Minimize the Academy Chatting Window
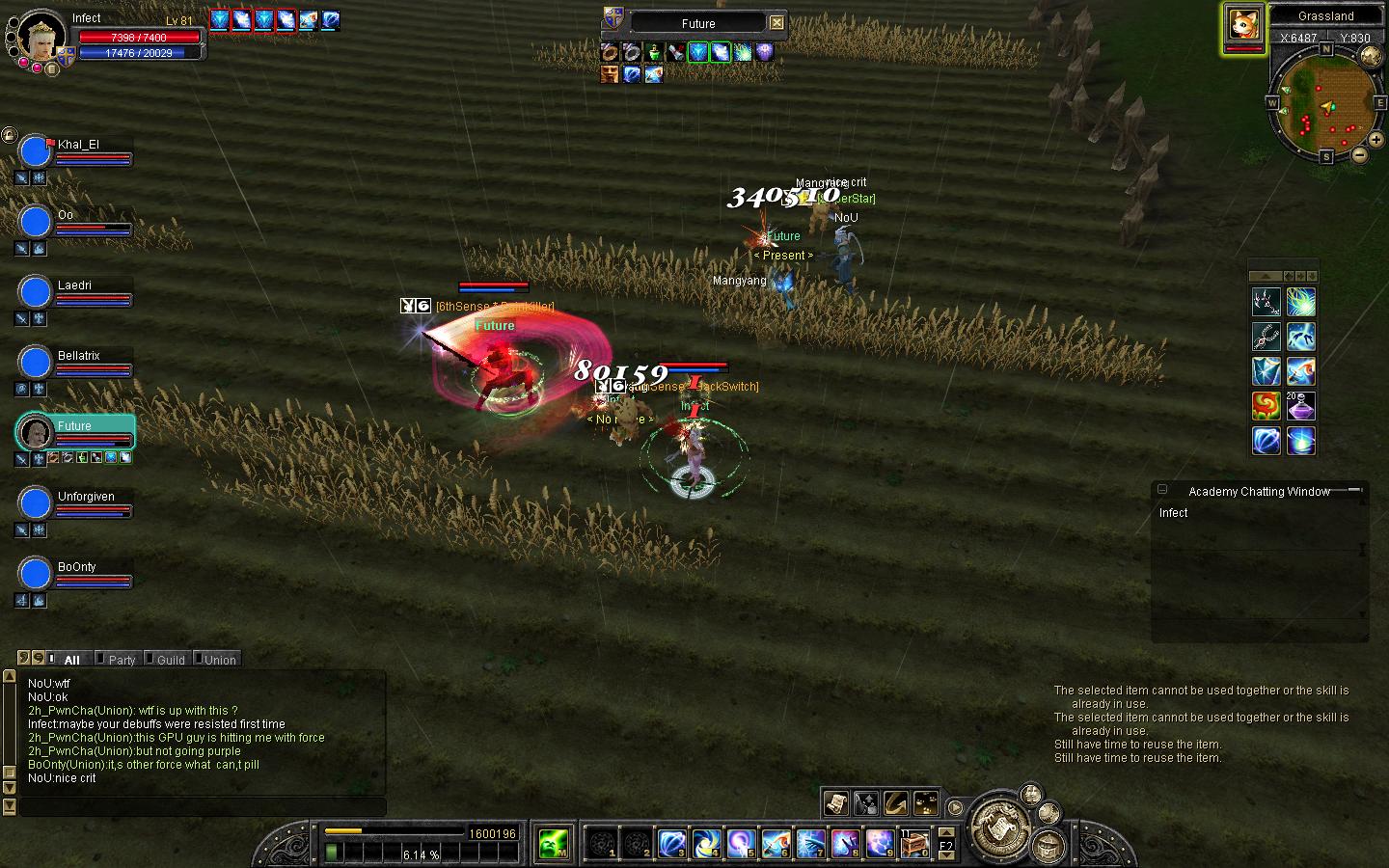The image size is (1389, 868). [1162, 490]
